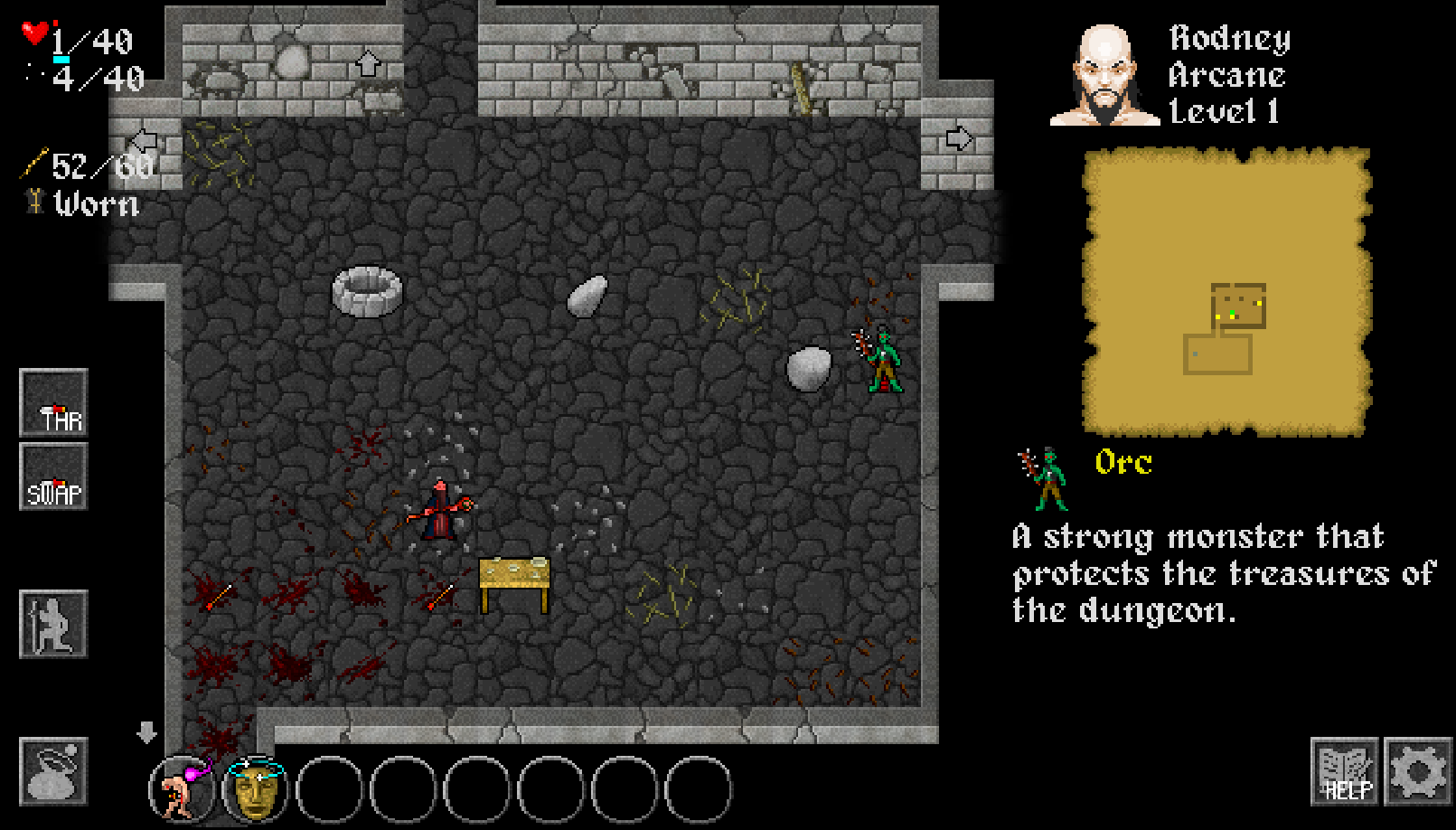The width and height of the screenshot is (1456, 830).
Task: Use the hunched figure with pink orb slot
Action: 182,789
